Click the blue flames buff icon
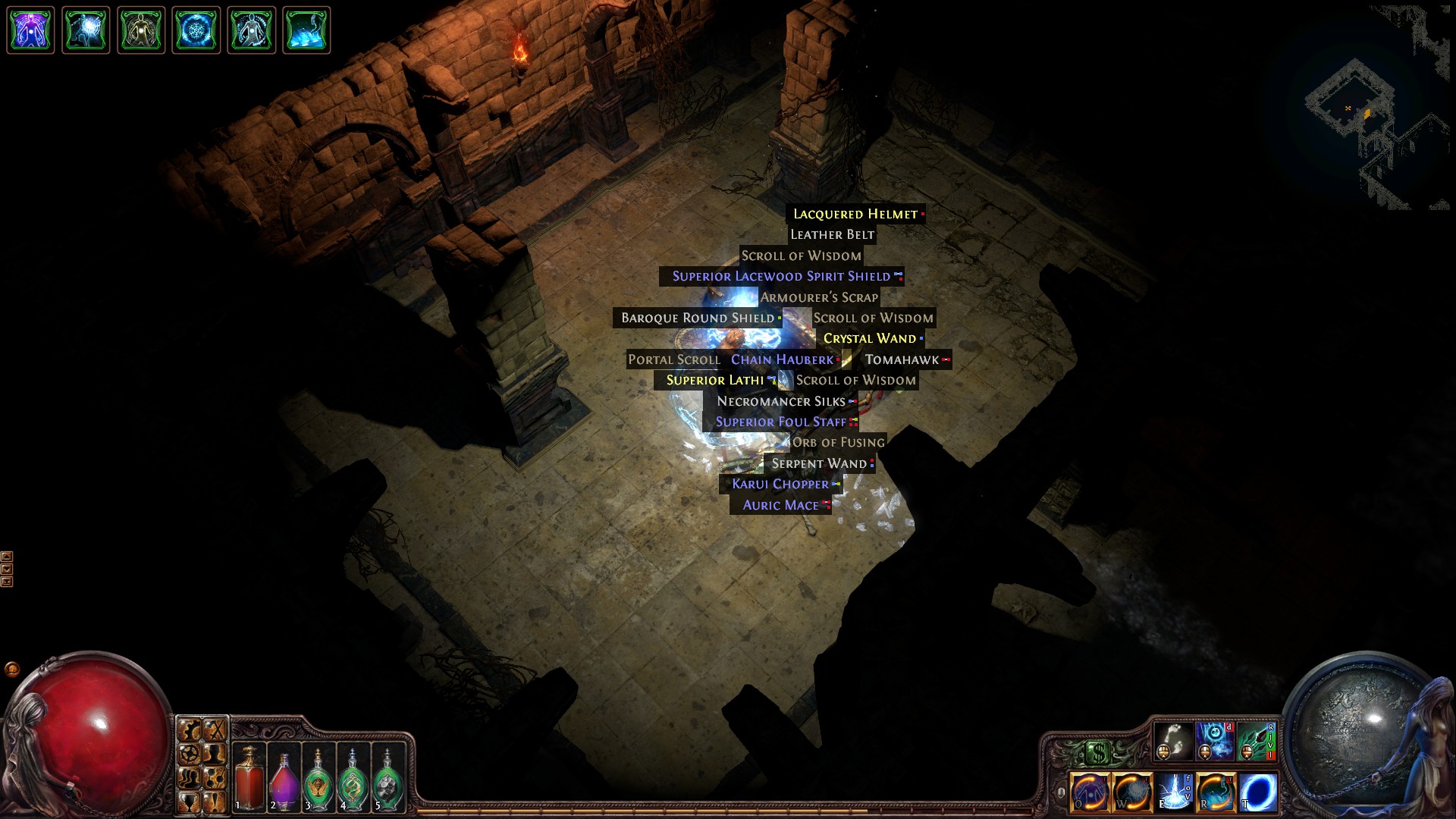1456x819 pixels. pyautogui.click(x=306, y=30)
